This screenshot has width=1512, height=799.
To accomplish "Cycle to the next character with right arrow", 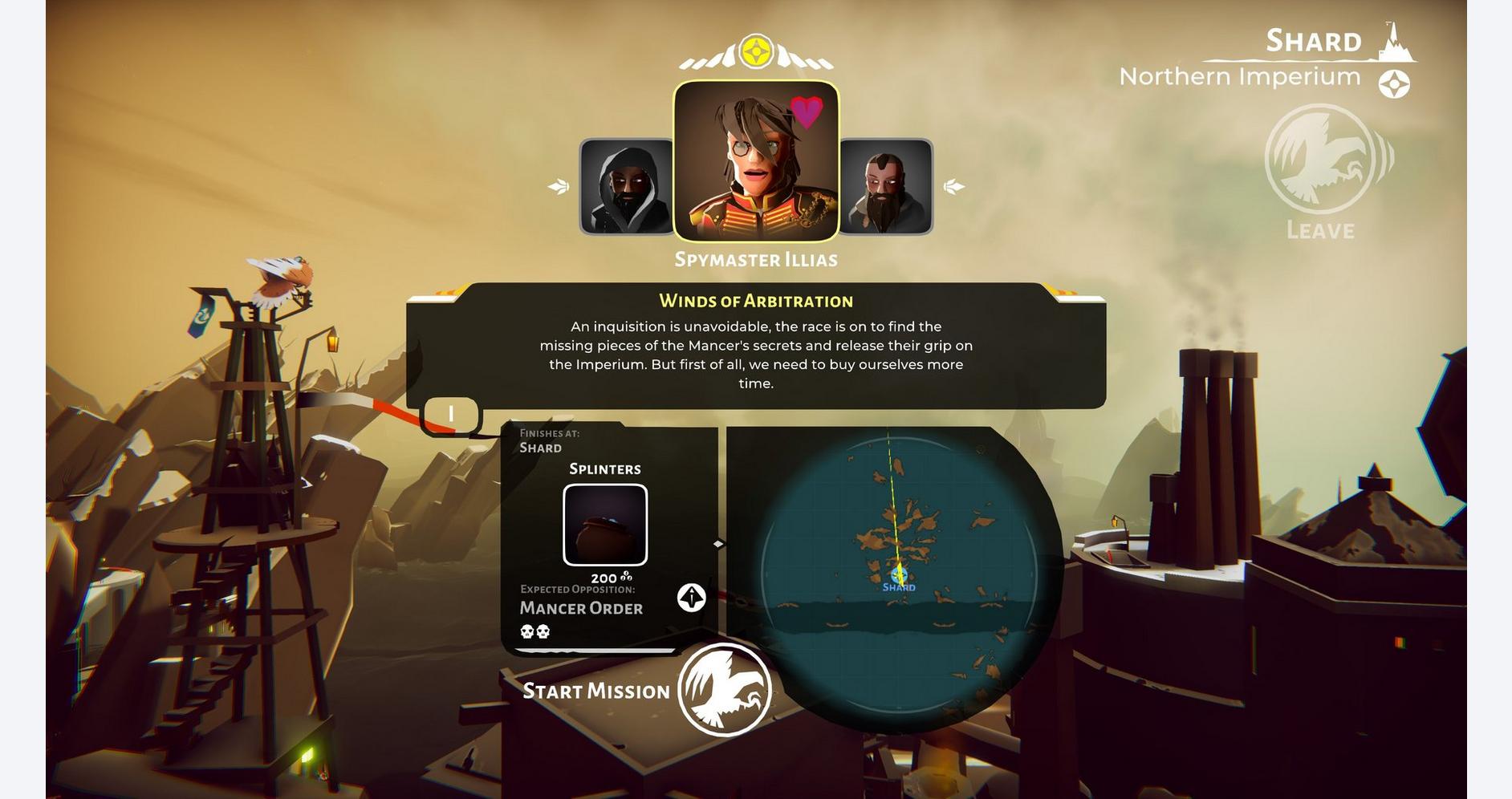I will coord(954,187).
